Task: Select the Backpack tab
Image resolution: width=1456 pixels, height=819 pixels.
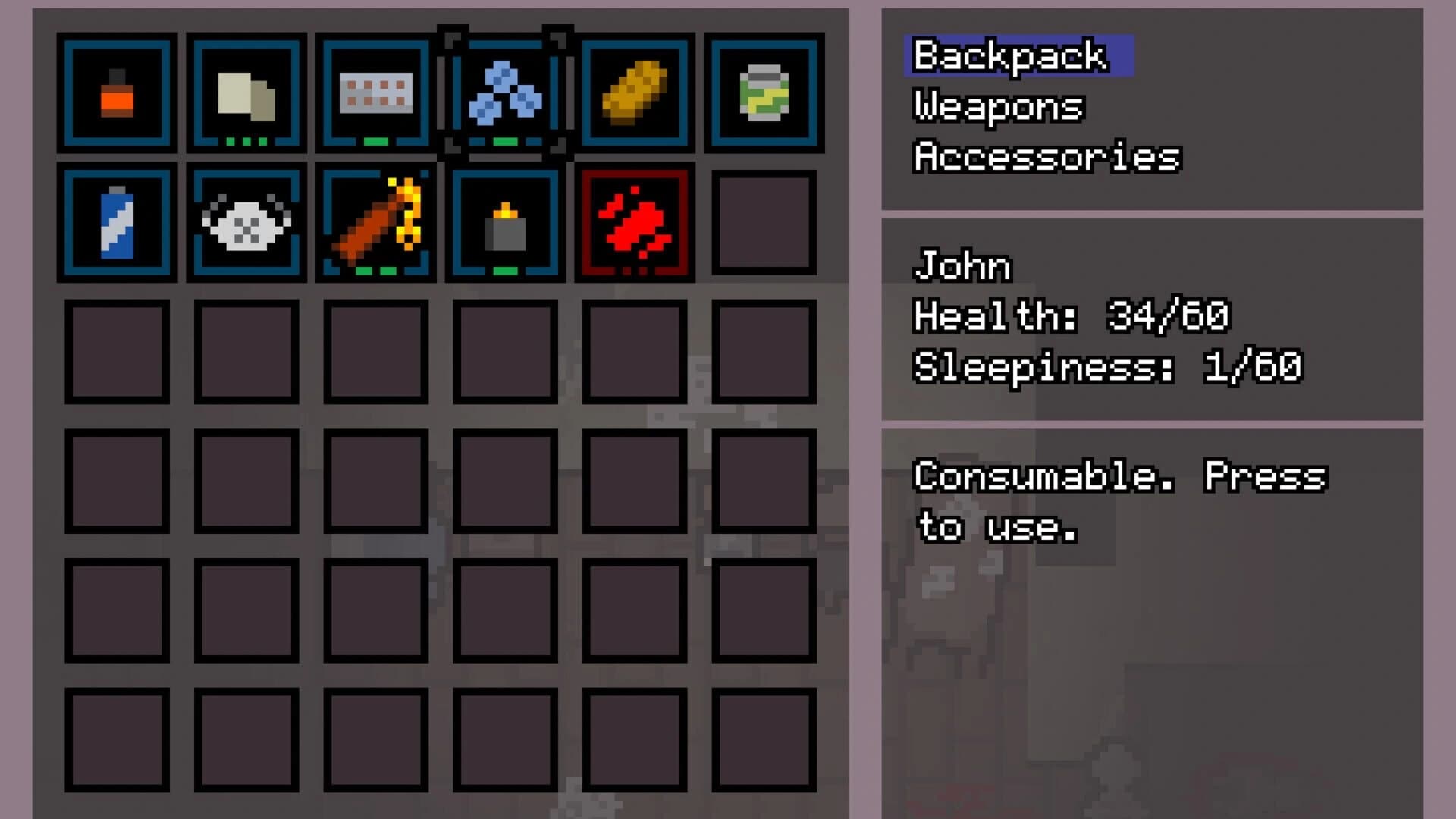Action: (1009, 55)
